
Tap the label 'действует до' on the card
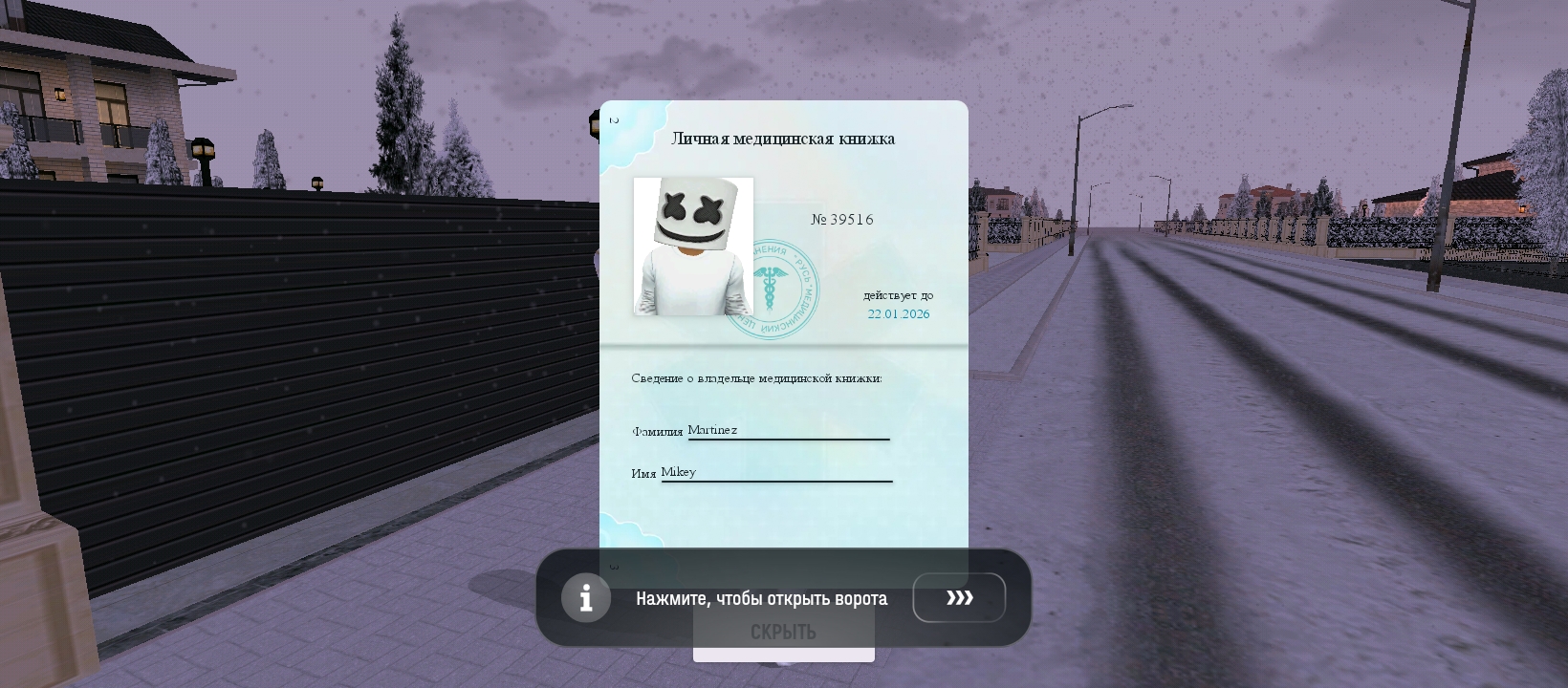[x=900, y=295]
